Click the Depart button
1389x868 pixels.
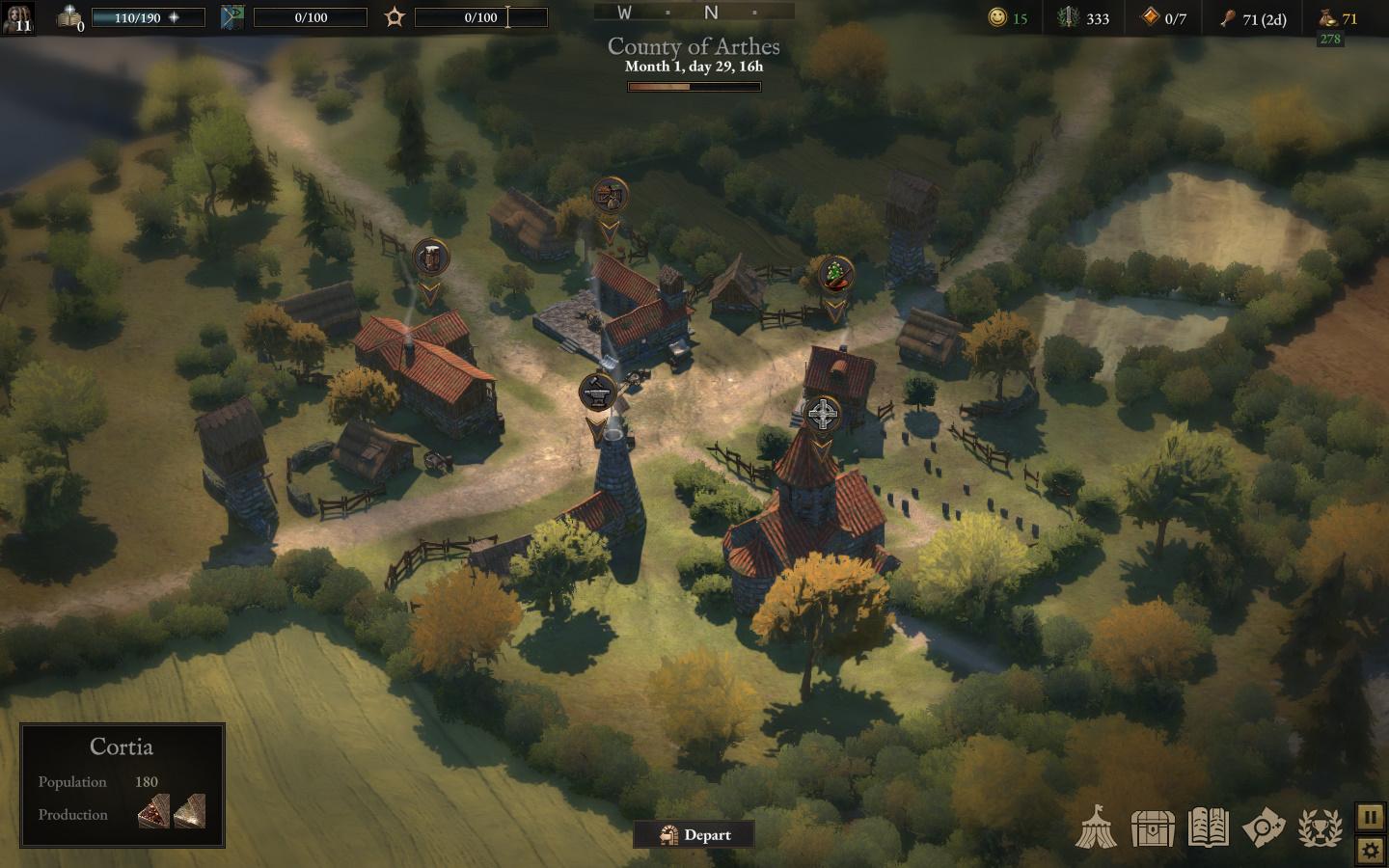[x=694, y=835]
